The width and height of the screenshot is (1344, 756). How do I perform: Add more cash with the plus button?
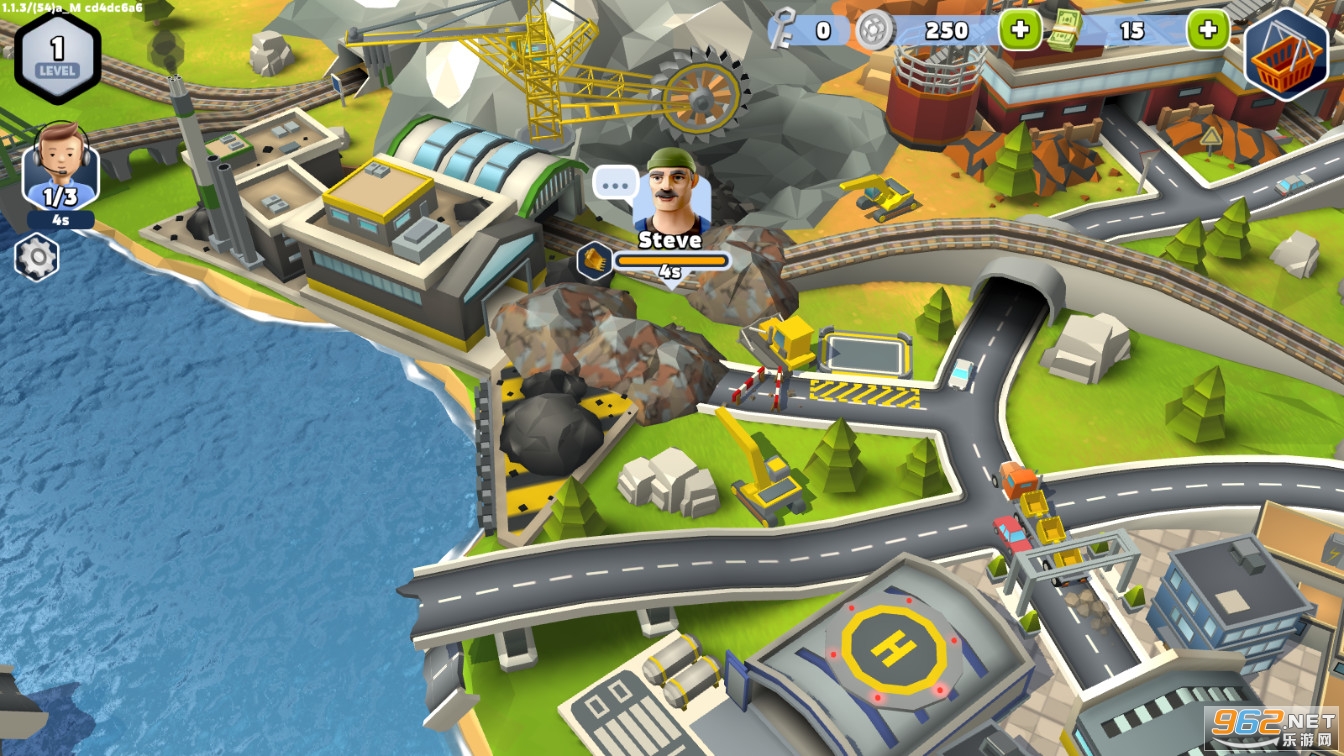(1208, 30)
